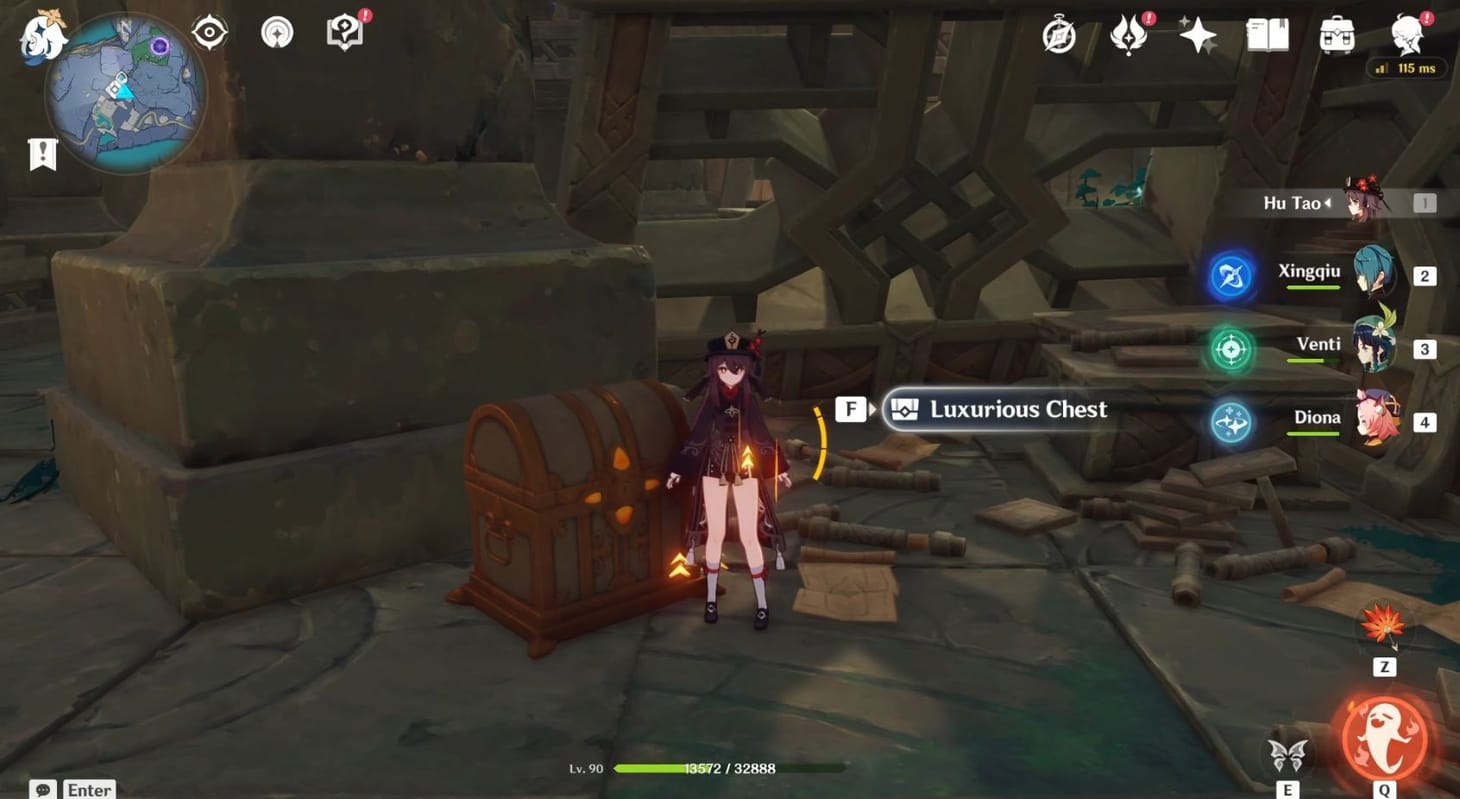Viewport: 1460px width, 799px height.
Task: Click Xingqiu's burst energy indicator
Action: tap(1229, 276)
